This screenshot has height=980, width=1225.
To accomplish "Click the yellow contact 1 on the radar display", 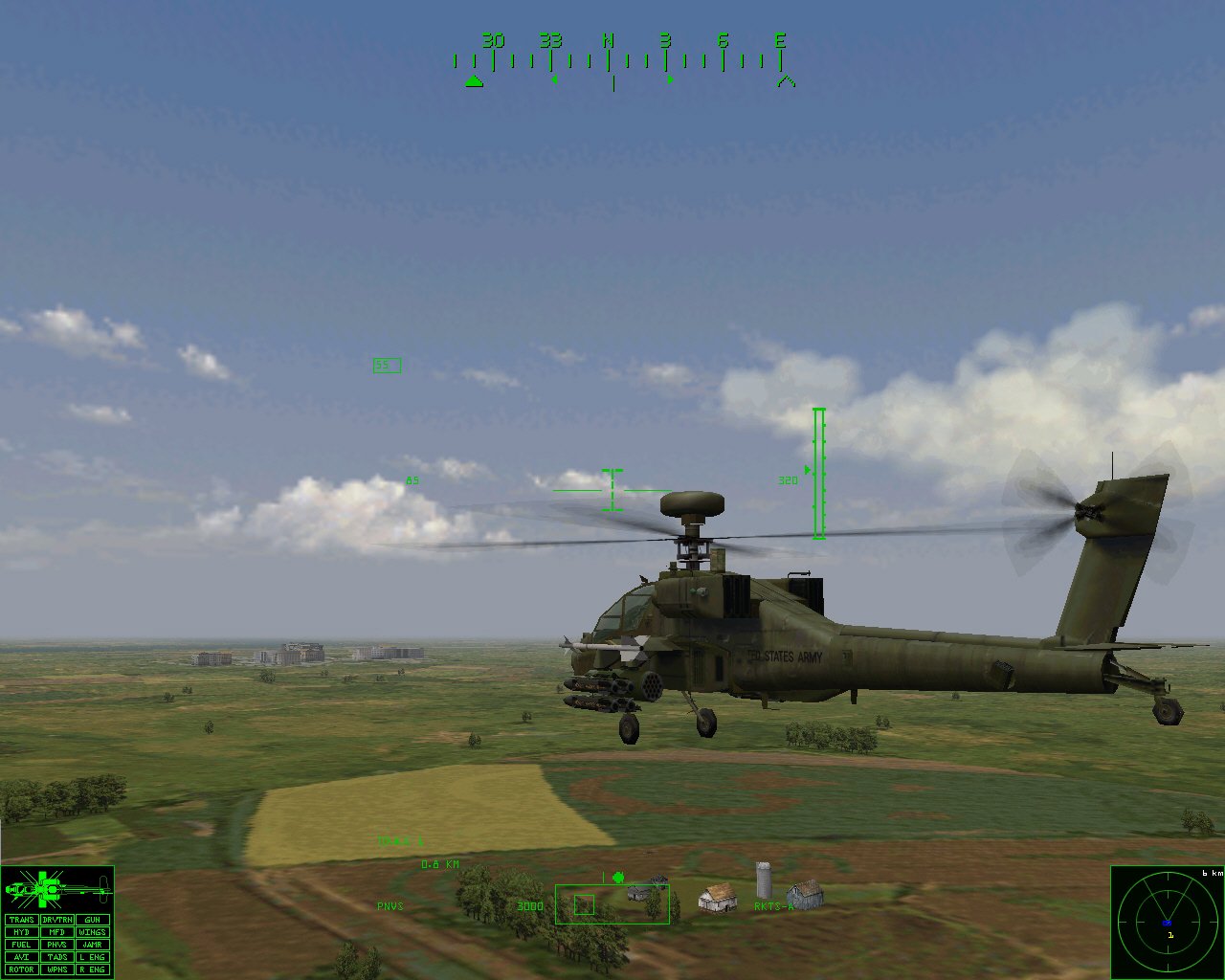I will (1171, 935).
